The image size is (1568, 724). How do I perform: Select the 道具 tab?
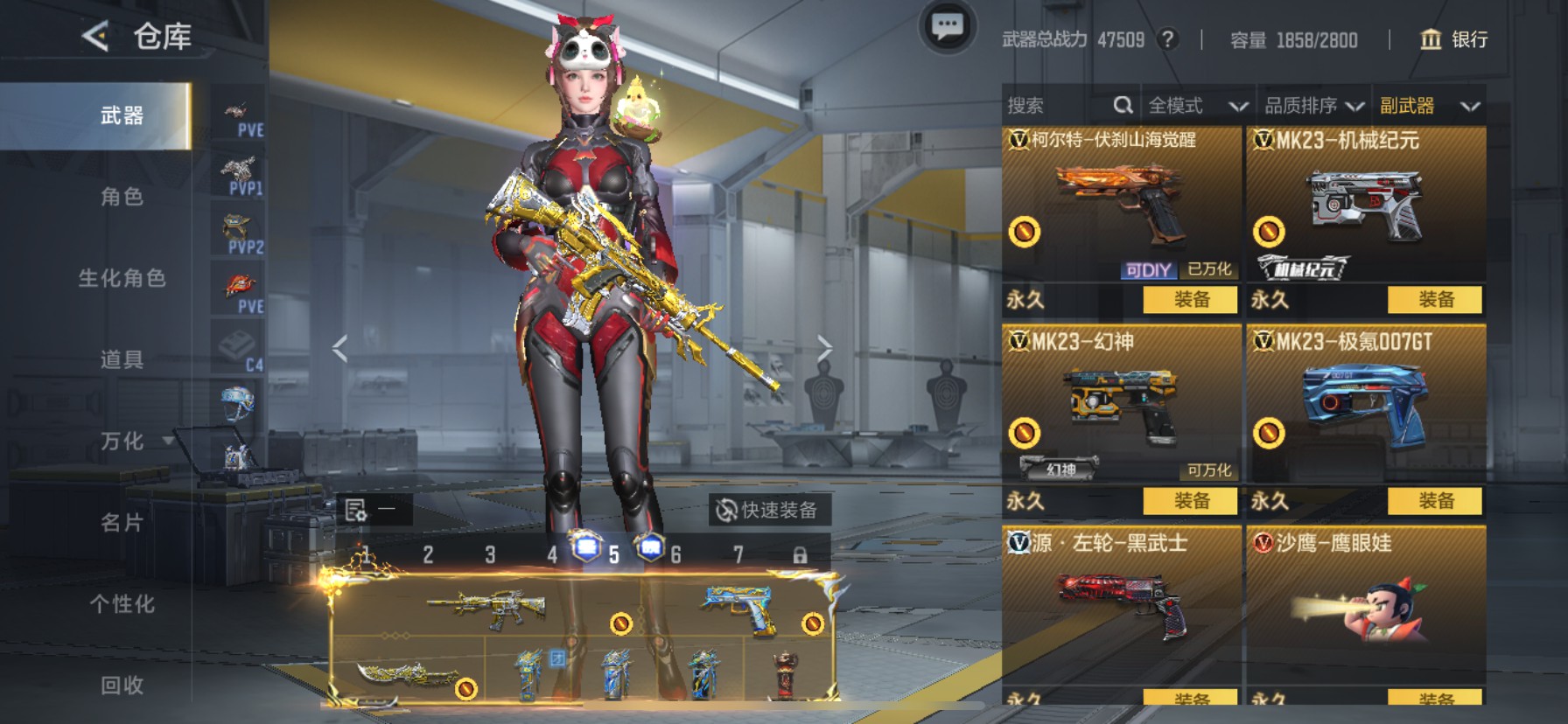[x=122, y=359]
